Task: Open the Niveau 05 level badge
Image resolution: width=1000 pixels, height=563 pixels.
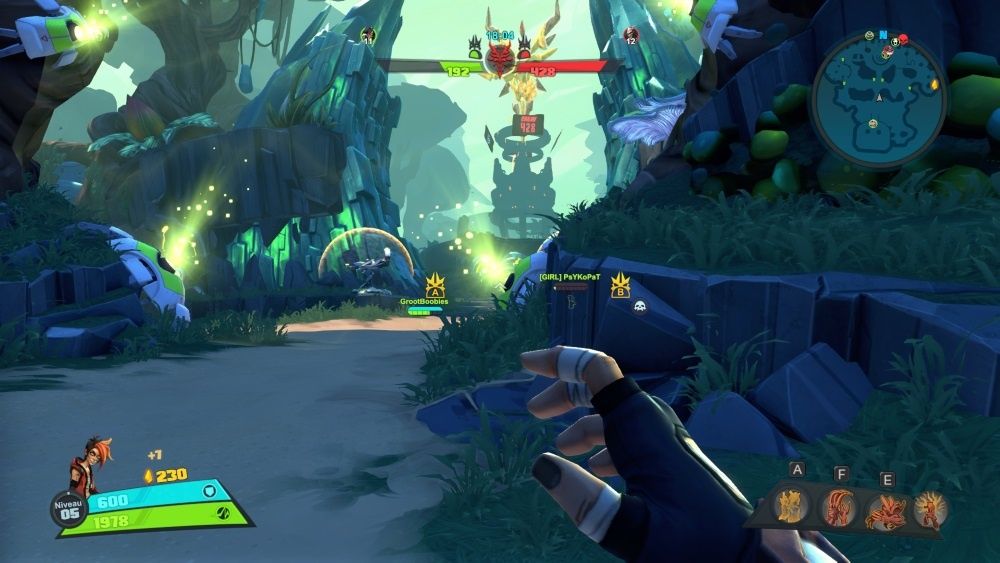Action: [68, 509]
